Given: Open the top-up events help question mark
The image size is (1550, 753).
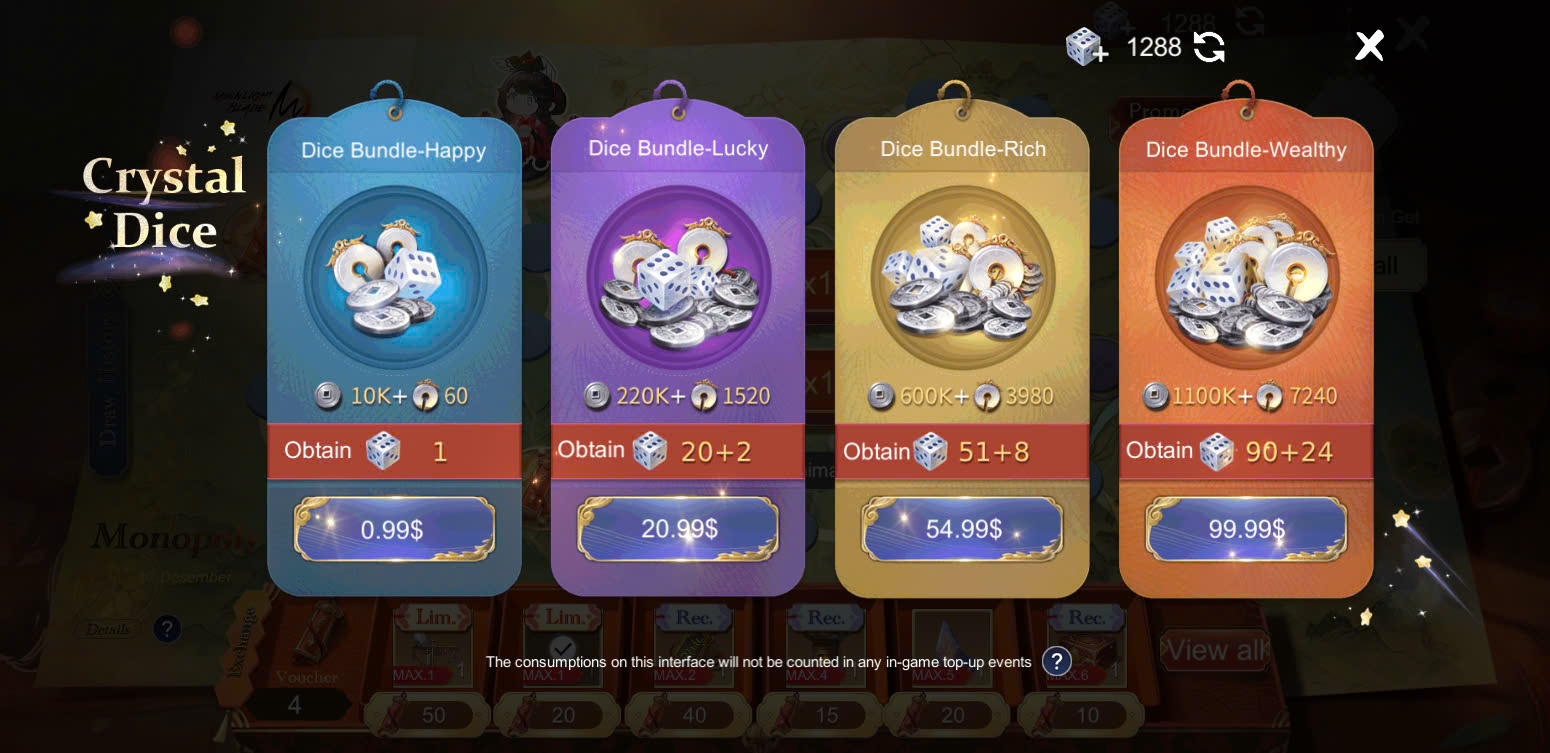Looking at the screenshot, I should (1056, 661).
